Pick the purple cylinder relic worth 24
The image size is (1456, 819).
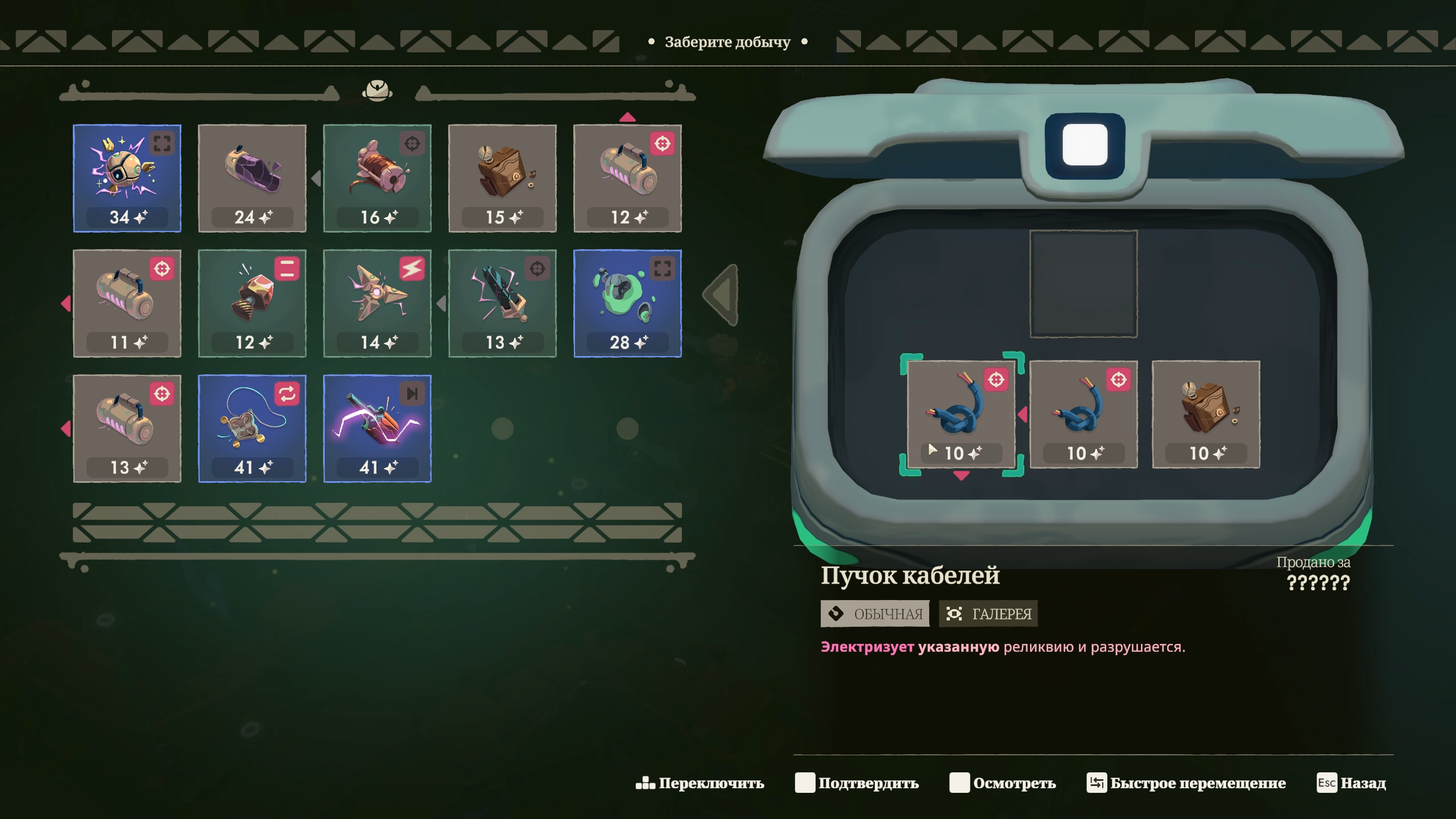[x=252, y=178]
